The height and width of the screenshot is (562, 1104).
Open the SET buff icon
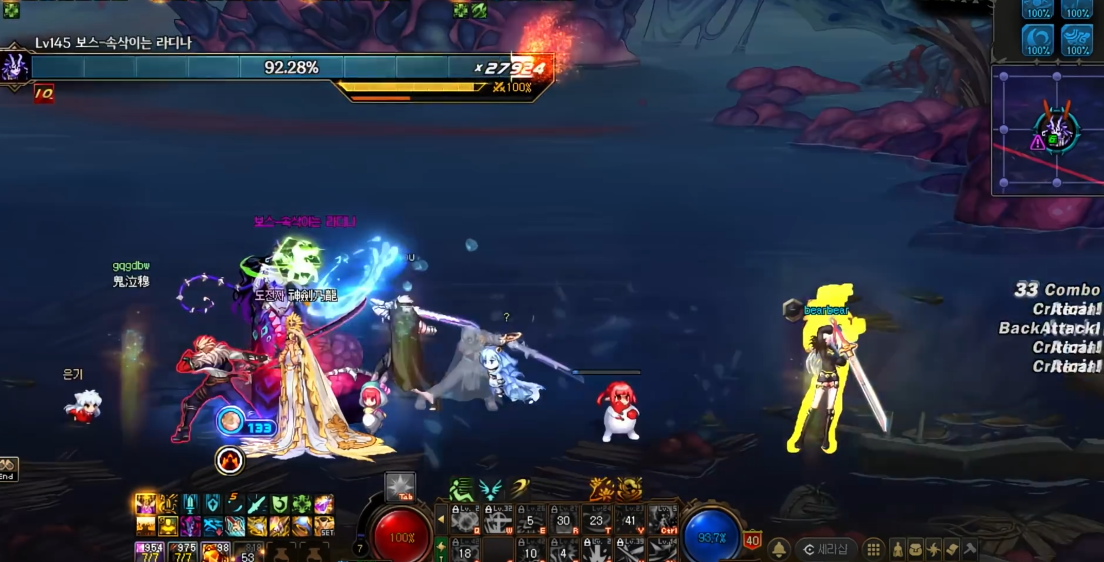point(324,526)
